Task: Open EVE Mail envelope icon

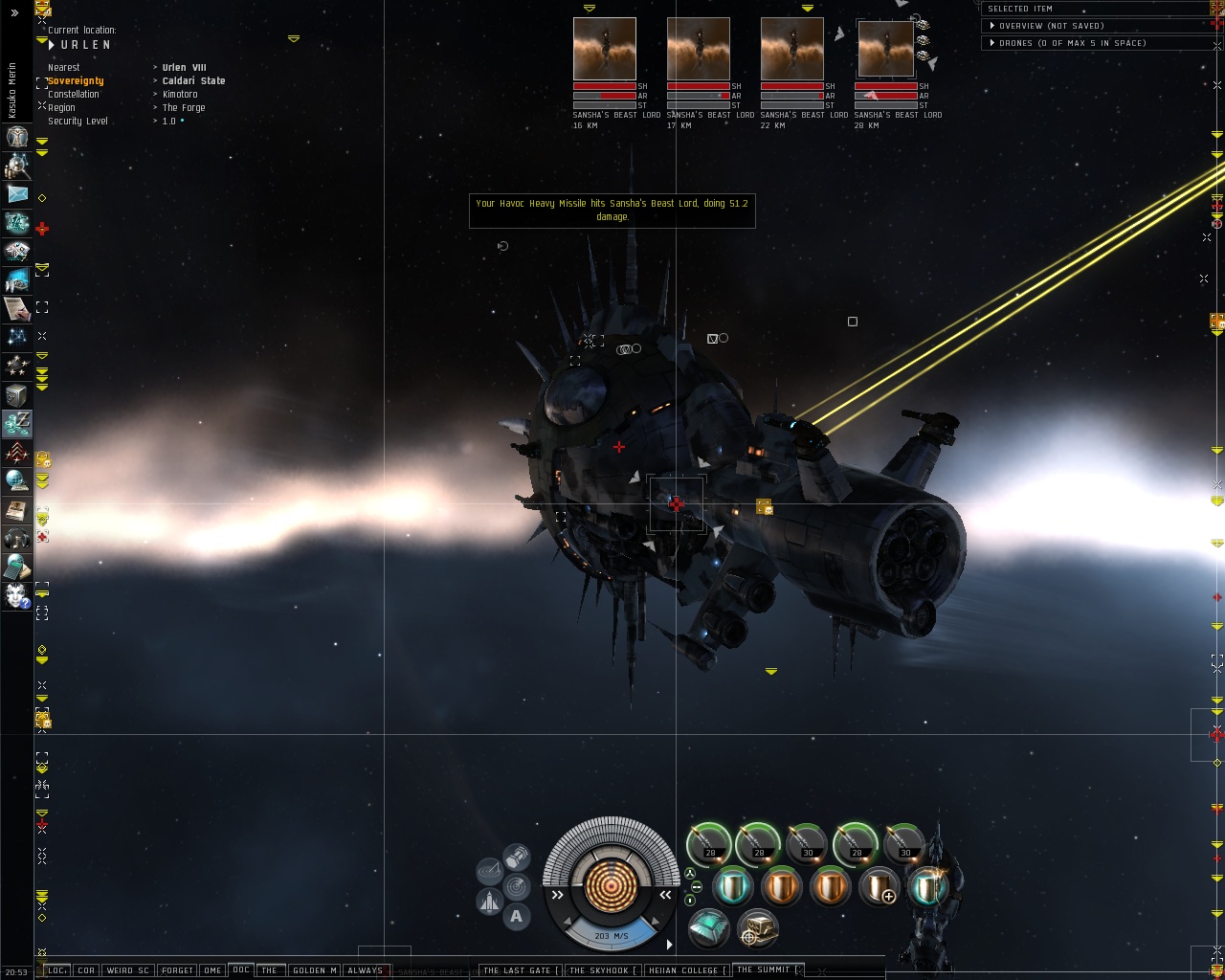Action: pos(17,194)
